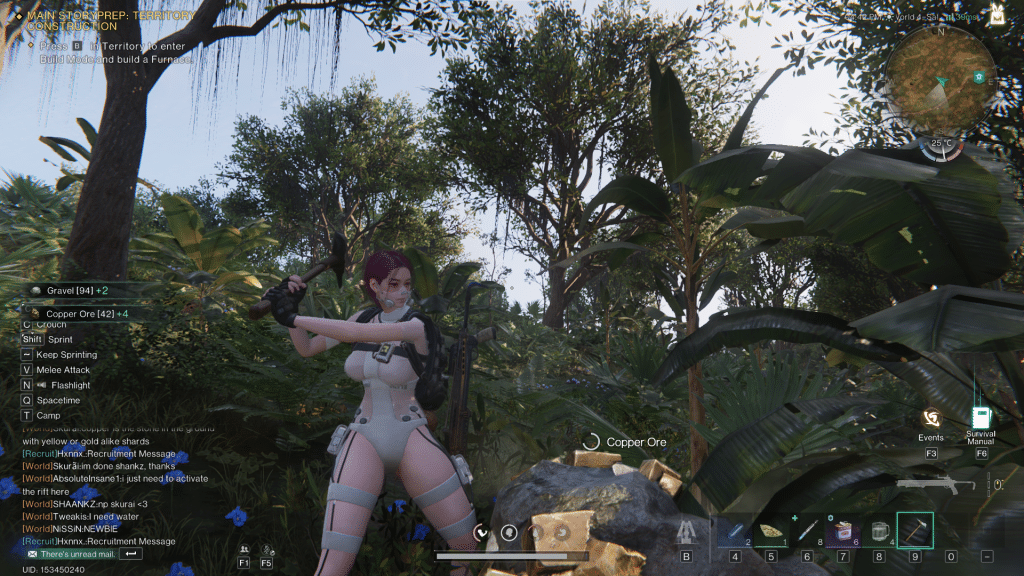Select the green territory marker on minimap
Screen dimensions: 1024x576
point(979,77)
